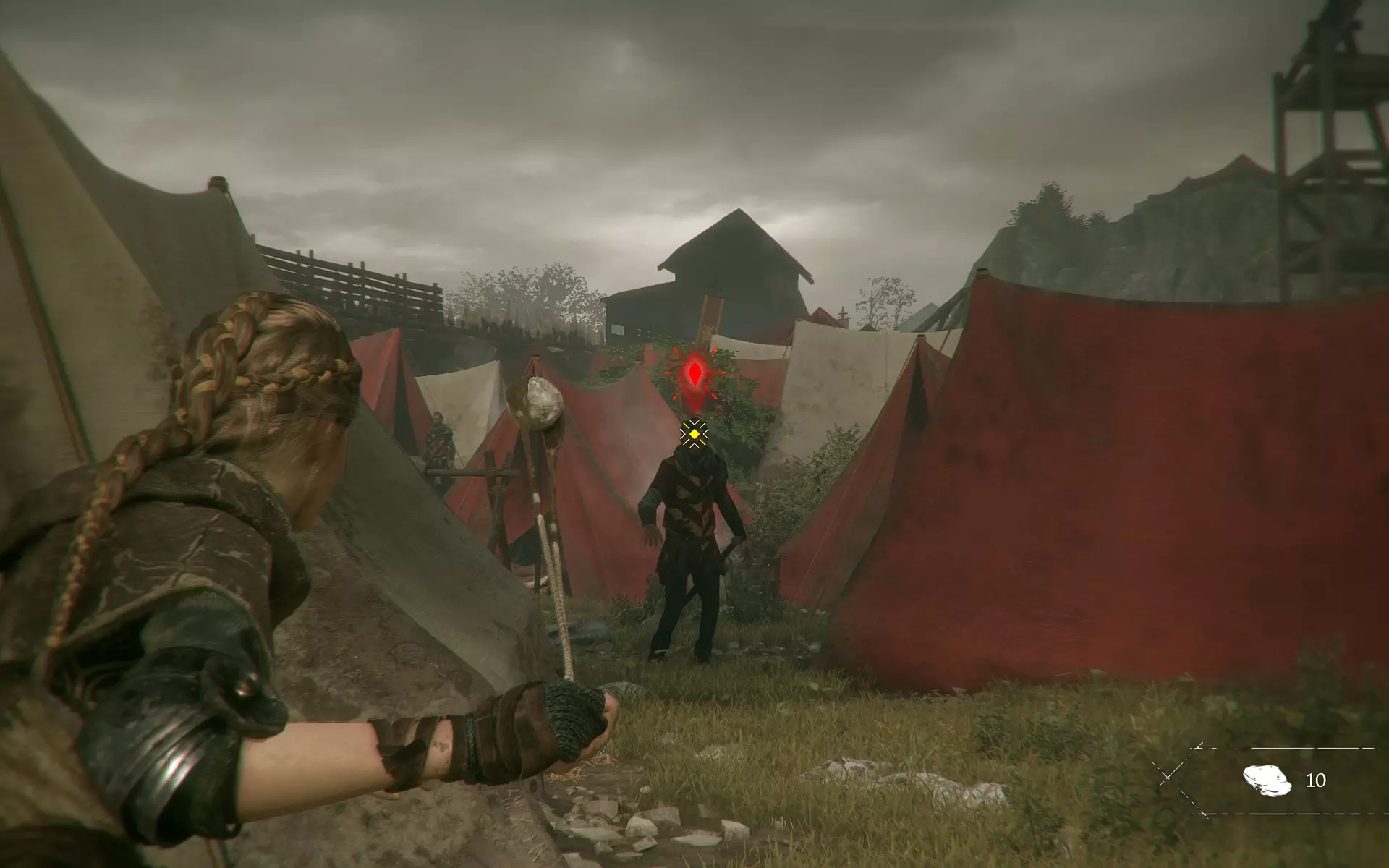Select the rock ammo icon
Viewport: 1389px width, 868px height.
[1267, 780]
